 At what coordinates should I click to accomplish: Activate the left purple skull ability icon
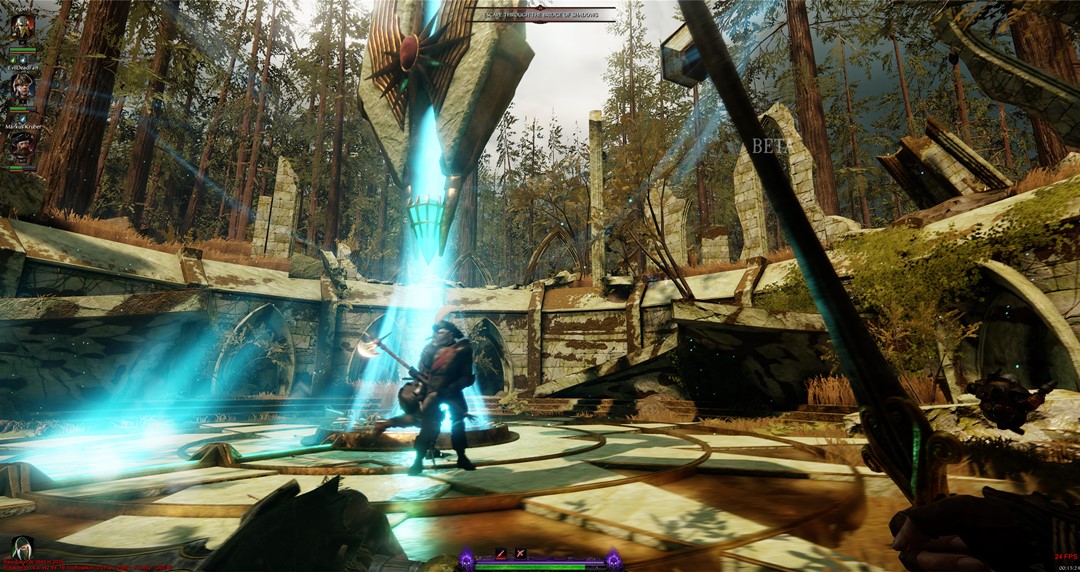pos(466,559)
